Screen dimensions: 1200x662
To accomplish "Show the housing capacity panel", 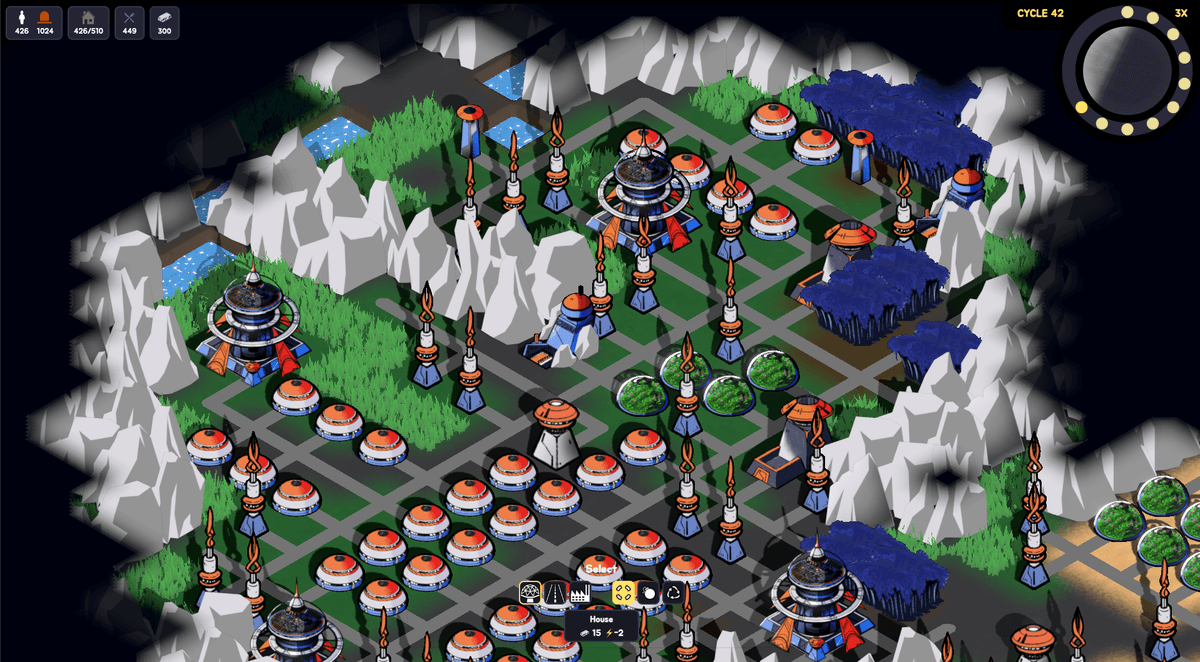I will 89,22.
